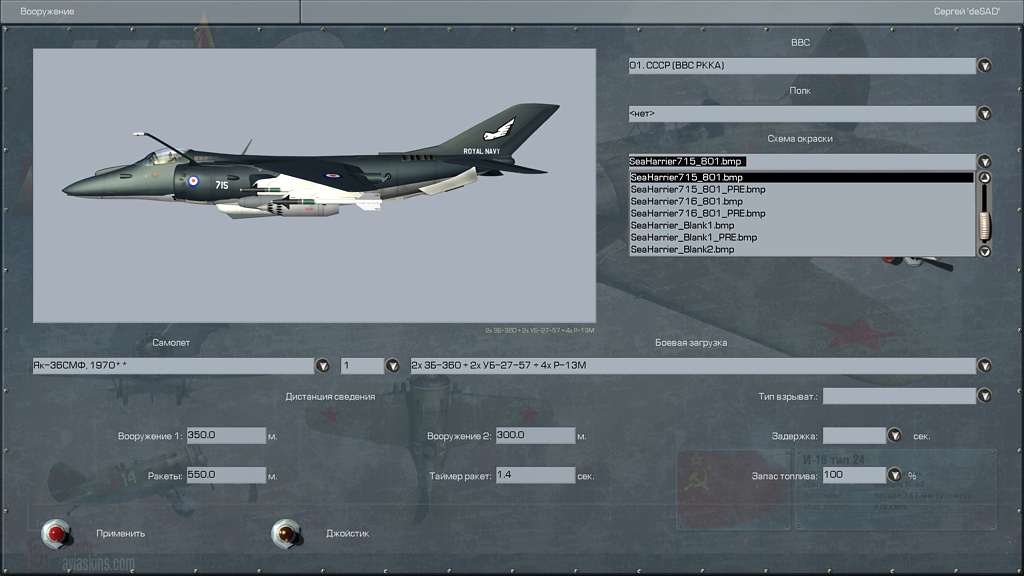
Task: Select SeaHarrier_Blank2.bmp skin entry
Action: click(682, 249)
